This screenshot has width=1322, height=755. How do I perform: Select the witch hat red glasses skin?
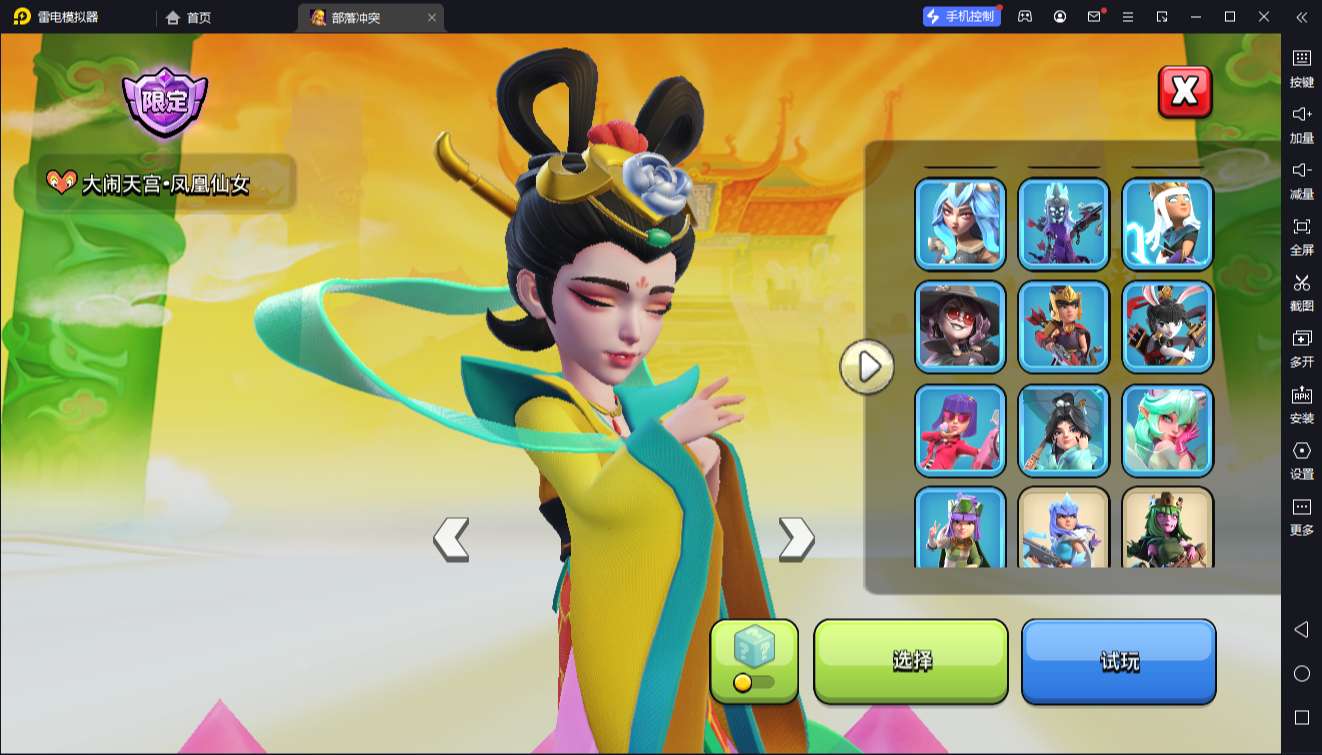(x=960, y=327)
